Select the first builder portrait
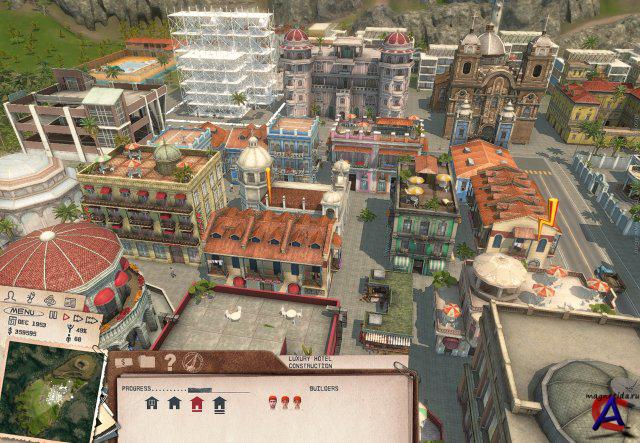The width and height of the screenshot is (640, 443). click(x=272, y=402)
